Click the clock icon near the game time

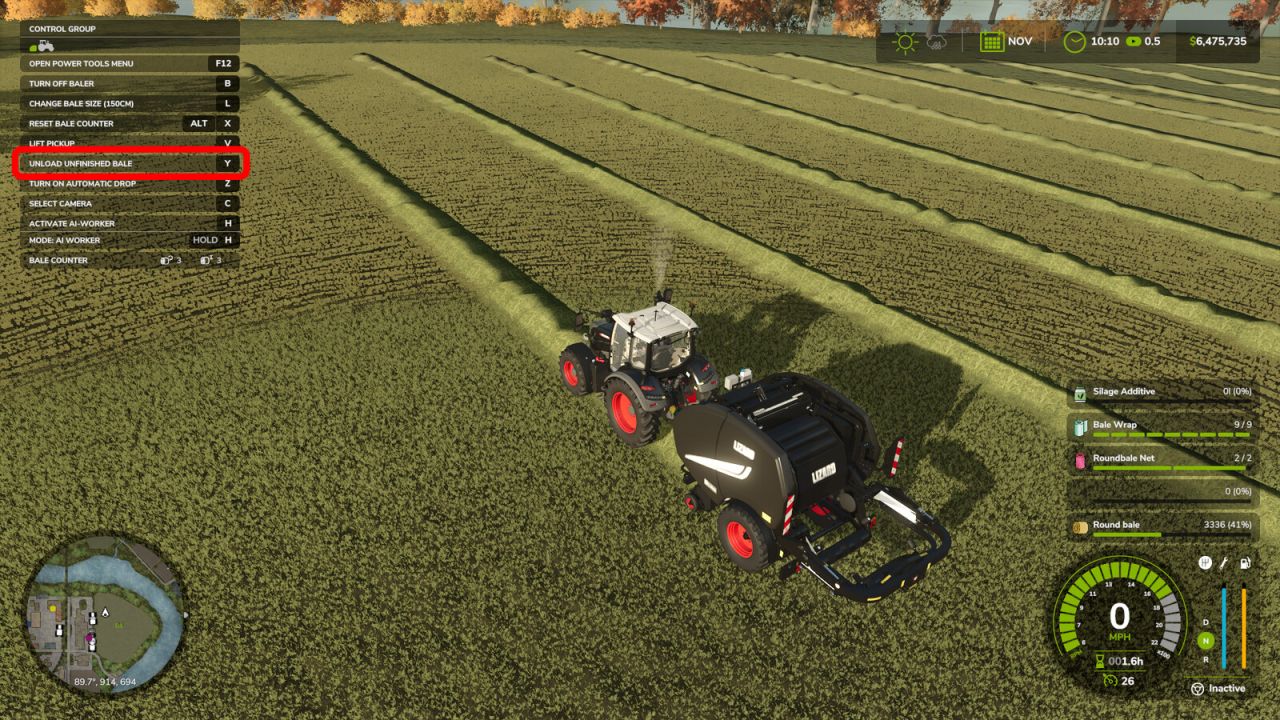[x=1075, y=42]
